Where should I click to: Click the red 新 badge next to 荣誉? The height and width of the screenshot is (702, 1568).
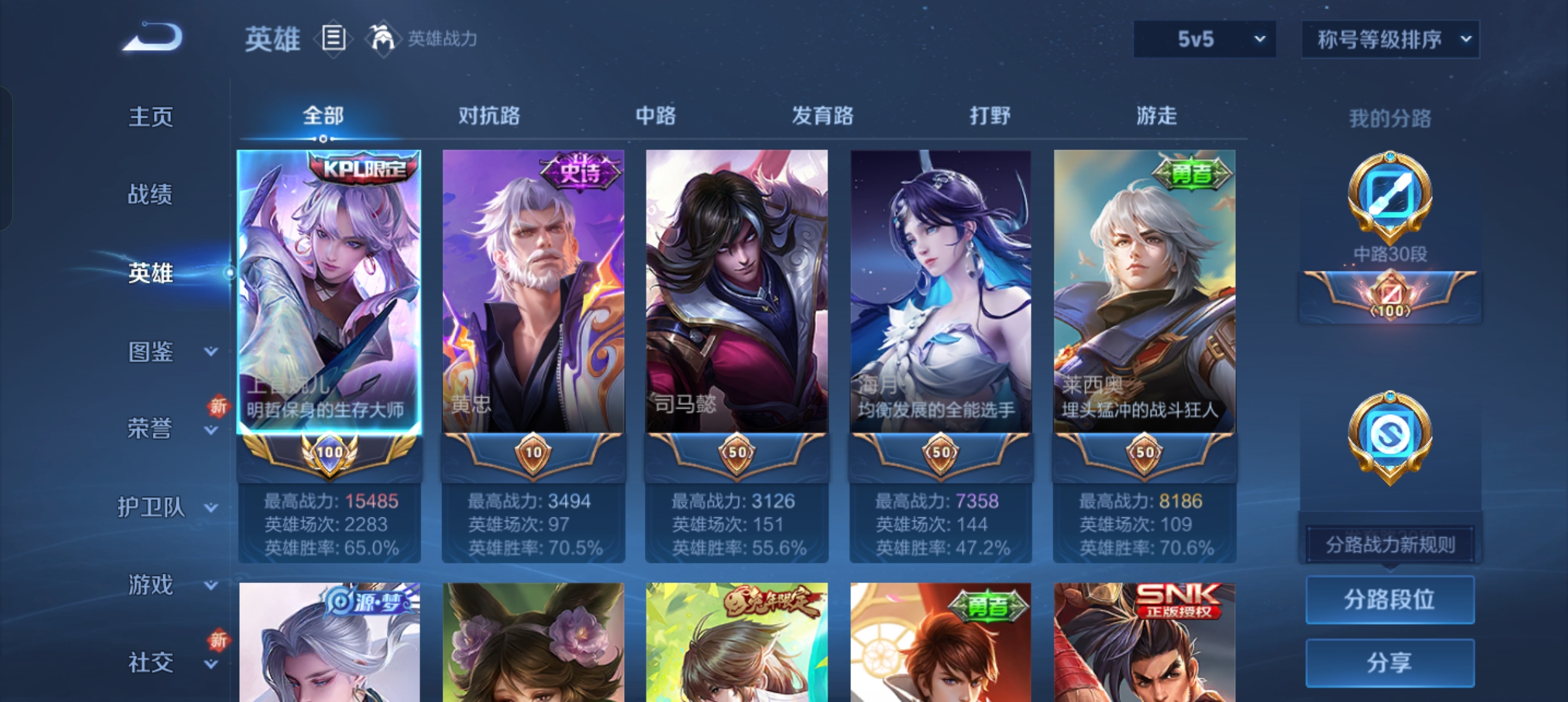coord(218,406)
